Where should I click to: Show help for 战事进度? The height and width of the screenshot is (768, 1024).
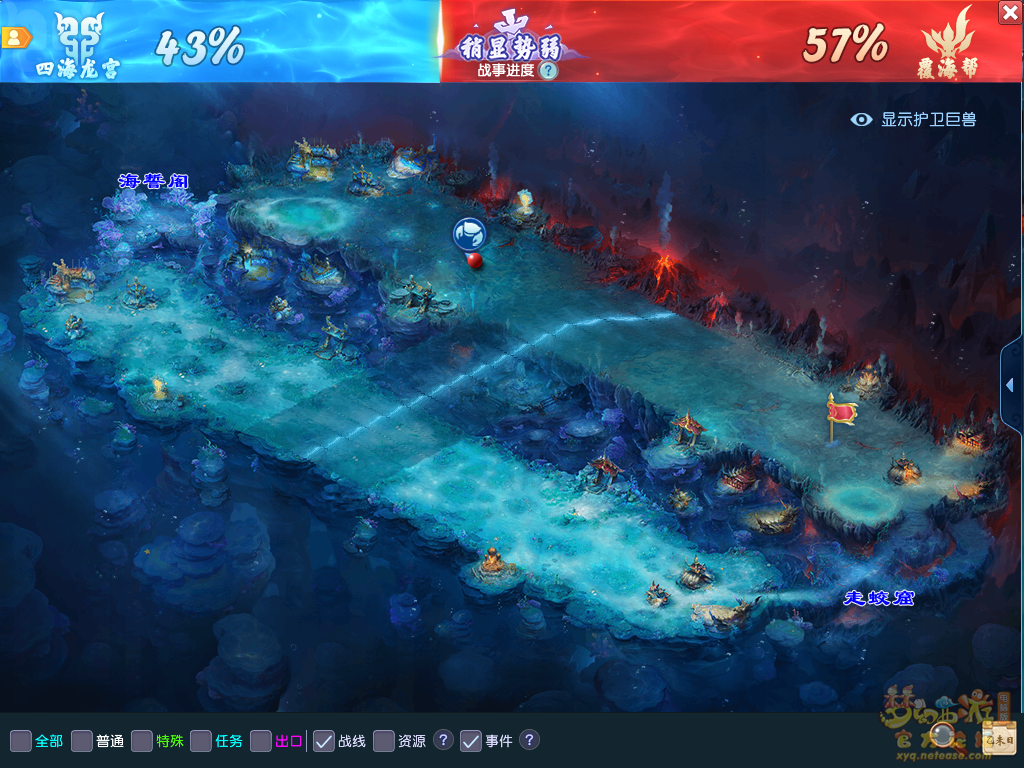(547, 70)
